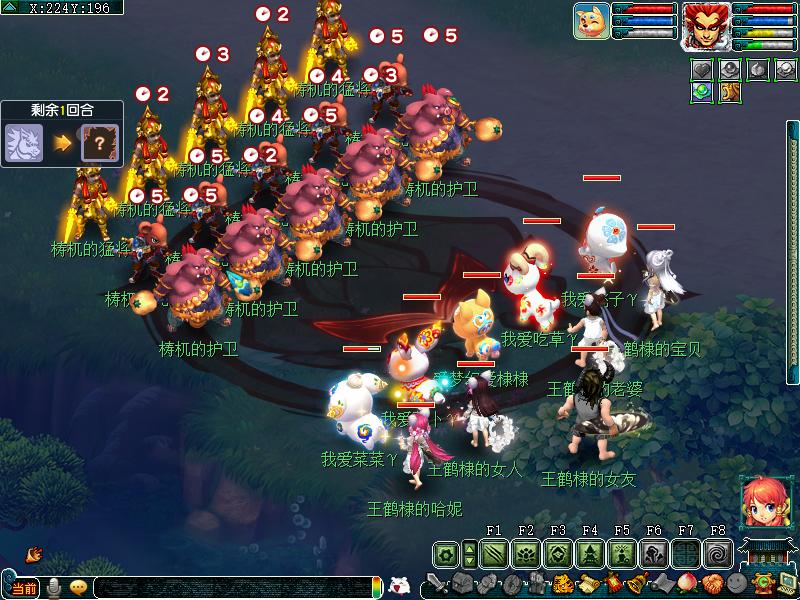The width and height of the screenshot is (800, 600).
Task: Choose the F6 smoke cloud skill
Action: pyautogui.click(x=654, y=553)
